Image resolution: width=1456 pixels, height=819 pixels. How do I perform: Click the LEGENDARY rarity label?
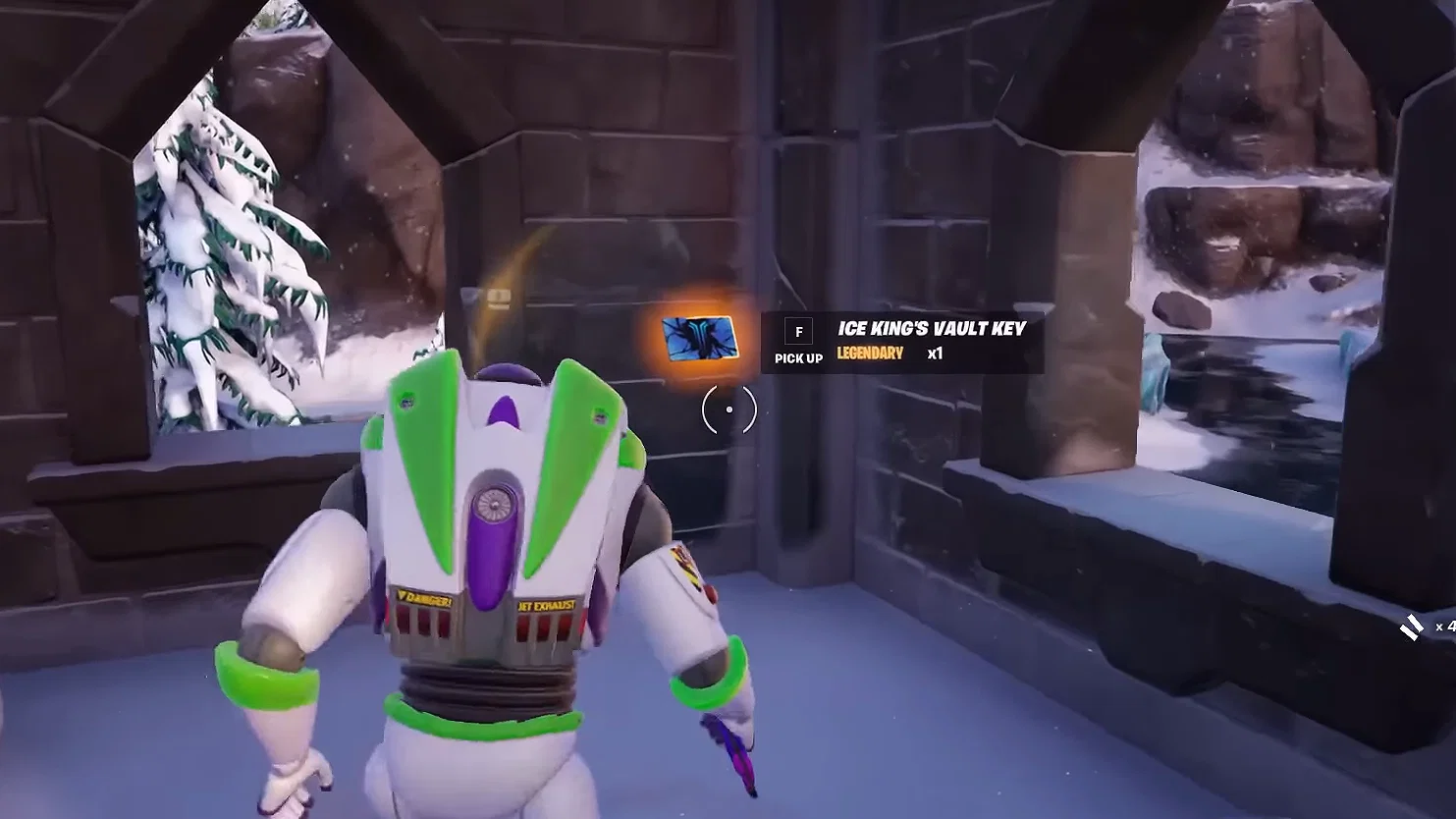(868, 355)
